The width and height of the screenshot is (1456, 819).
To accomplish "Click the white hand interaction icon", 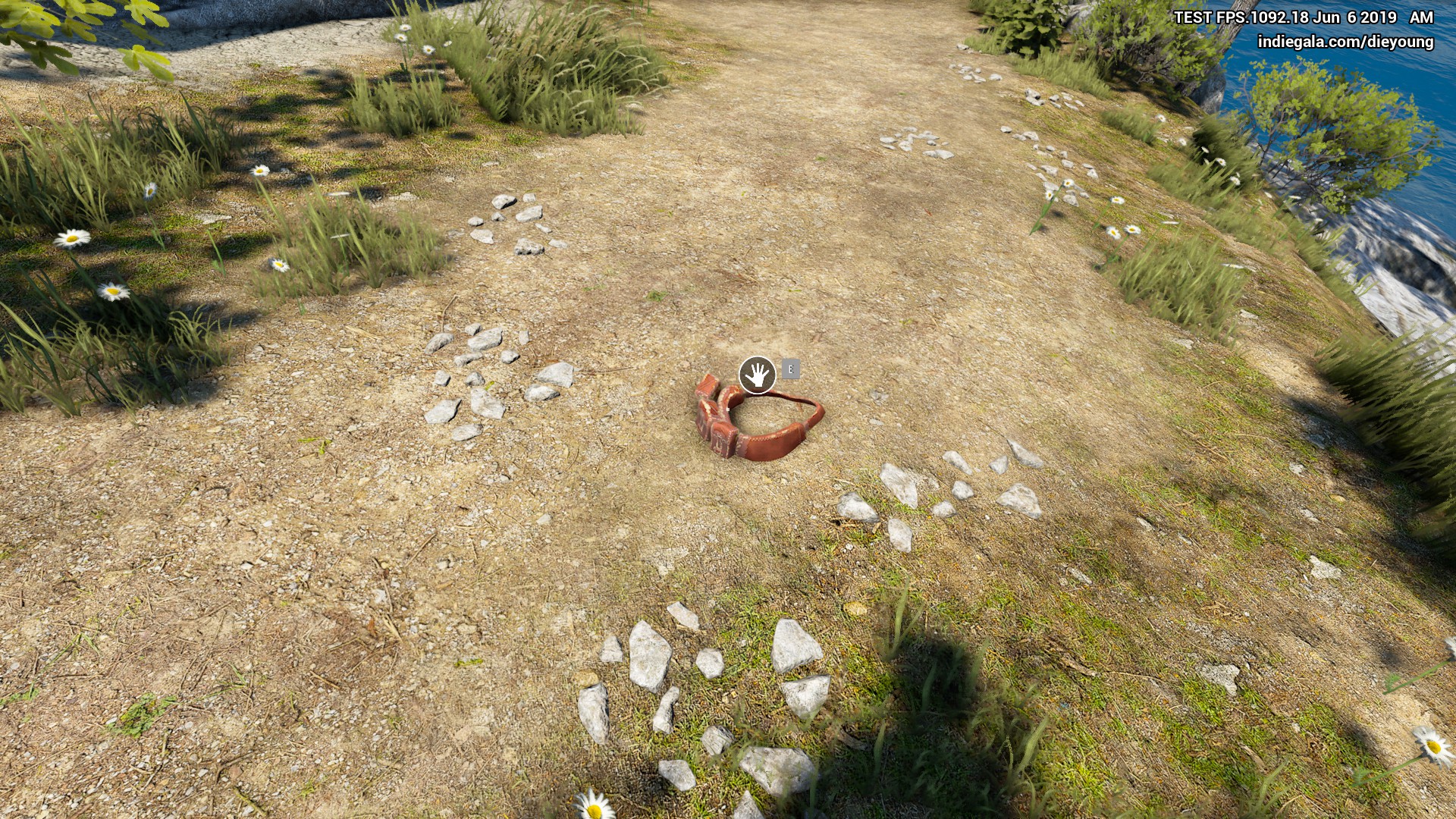I will pos(757,375).
